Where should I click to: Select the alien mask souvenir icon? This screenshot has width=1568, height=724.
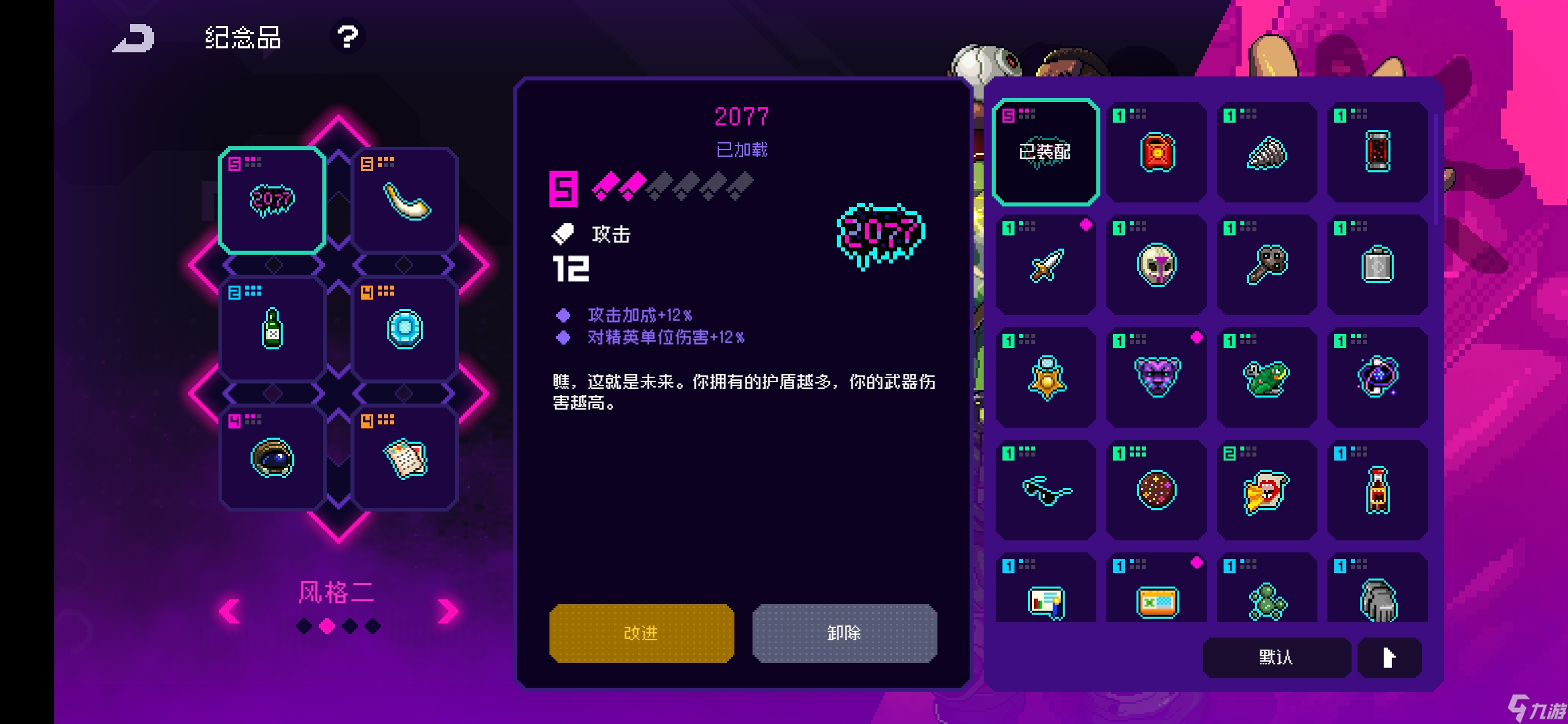1155,265
